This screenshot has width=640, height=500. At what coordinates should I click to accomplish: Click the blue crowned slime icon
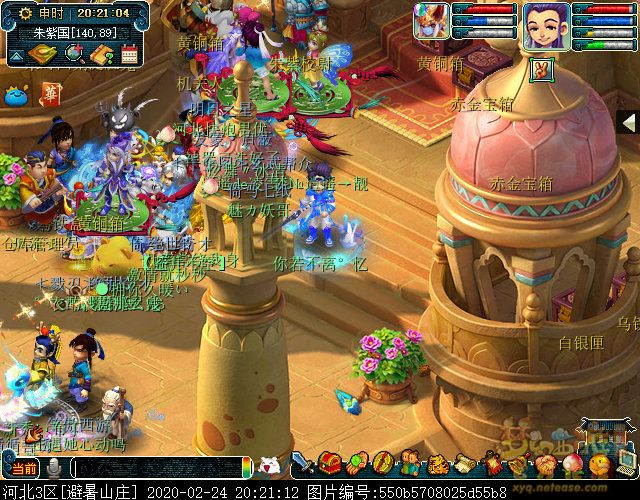point(15,97)
